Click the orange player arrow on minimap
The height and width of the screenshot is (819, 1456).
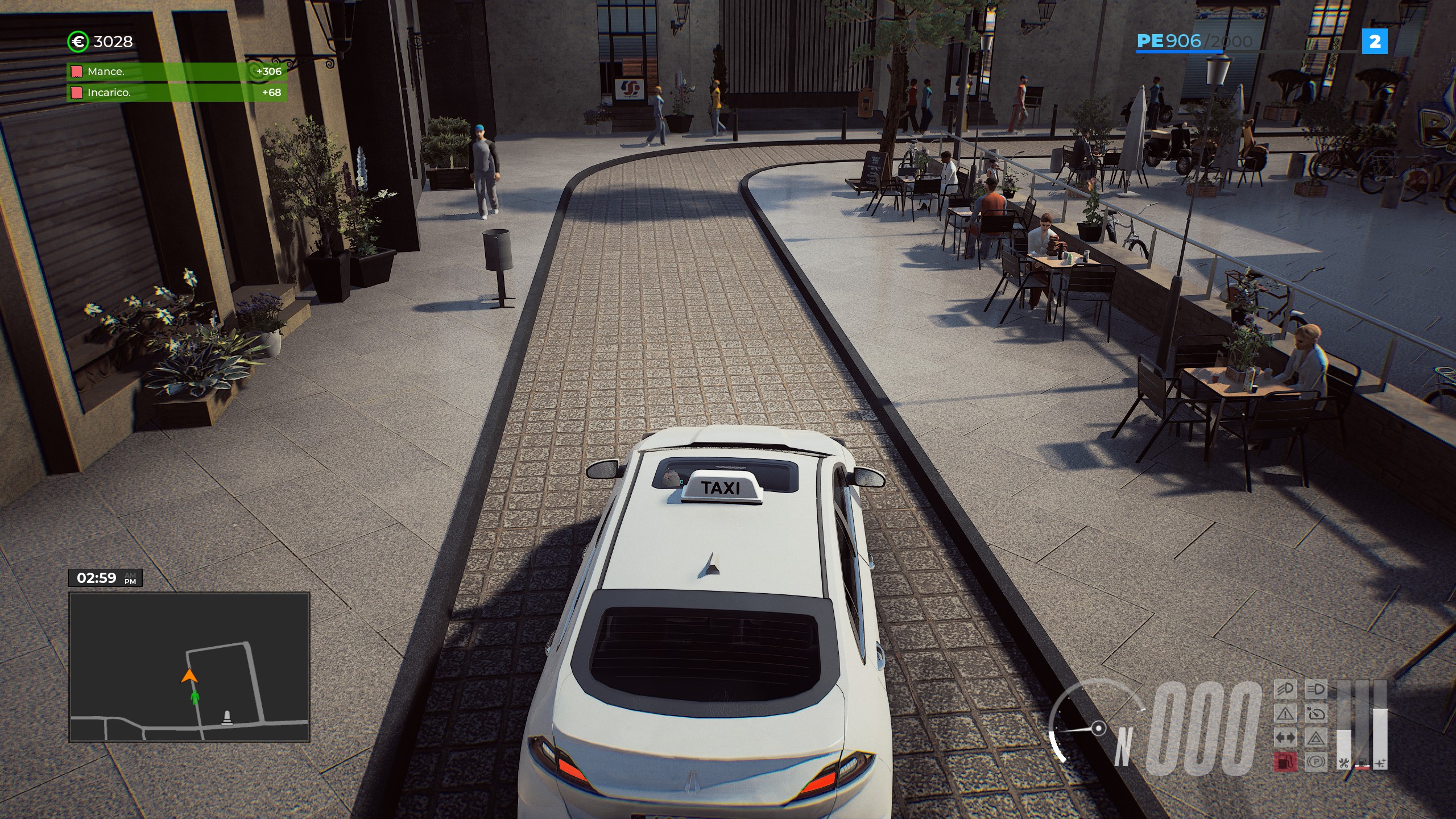pyautogui.click(x=189, y=676)
